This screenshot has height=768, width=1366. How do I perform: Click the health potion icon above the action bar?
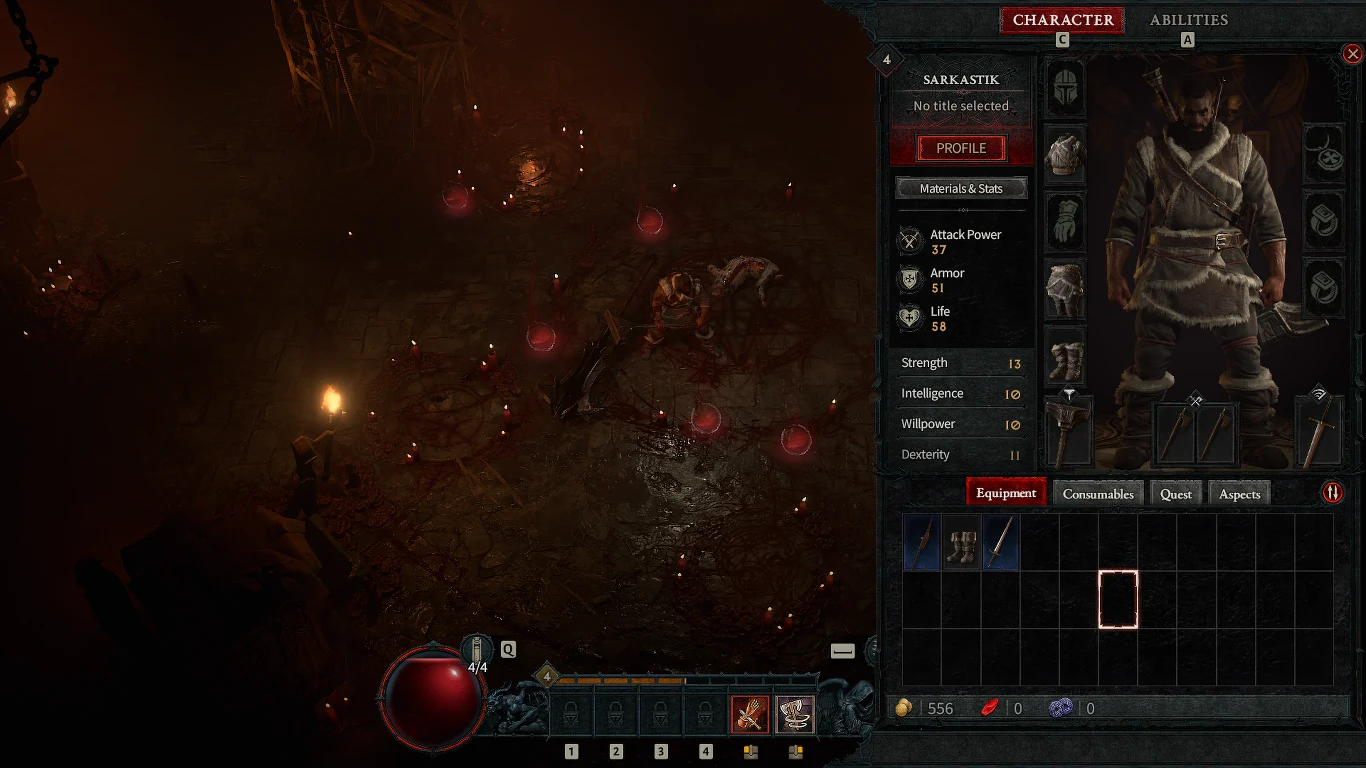point(476,650)
